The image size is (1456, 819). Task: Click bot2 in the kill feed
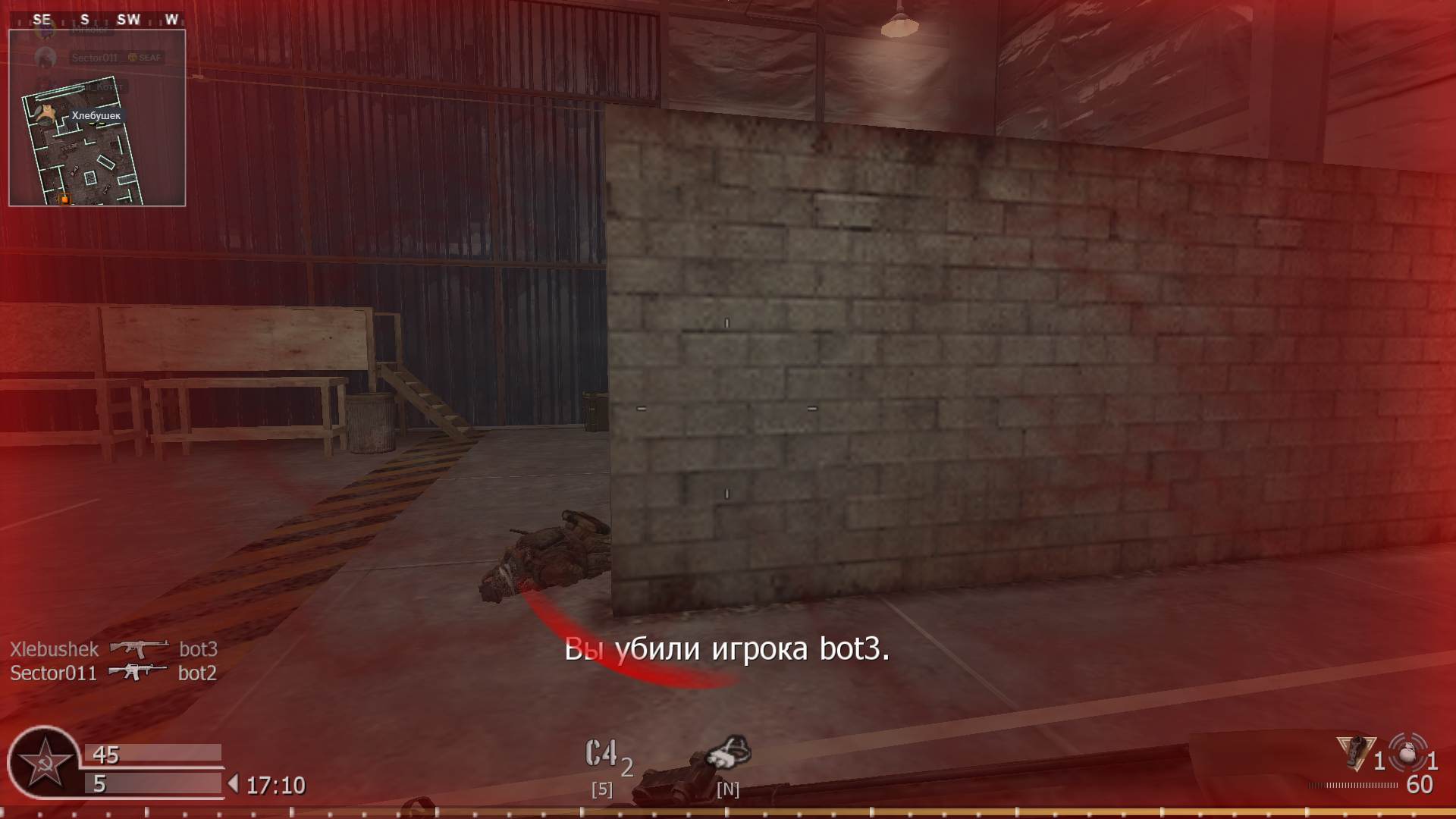pos(199,672)
